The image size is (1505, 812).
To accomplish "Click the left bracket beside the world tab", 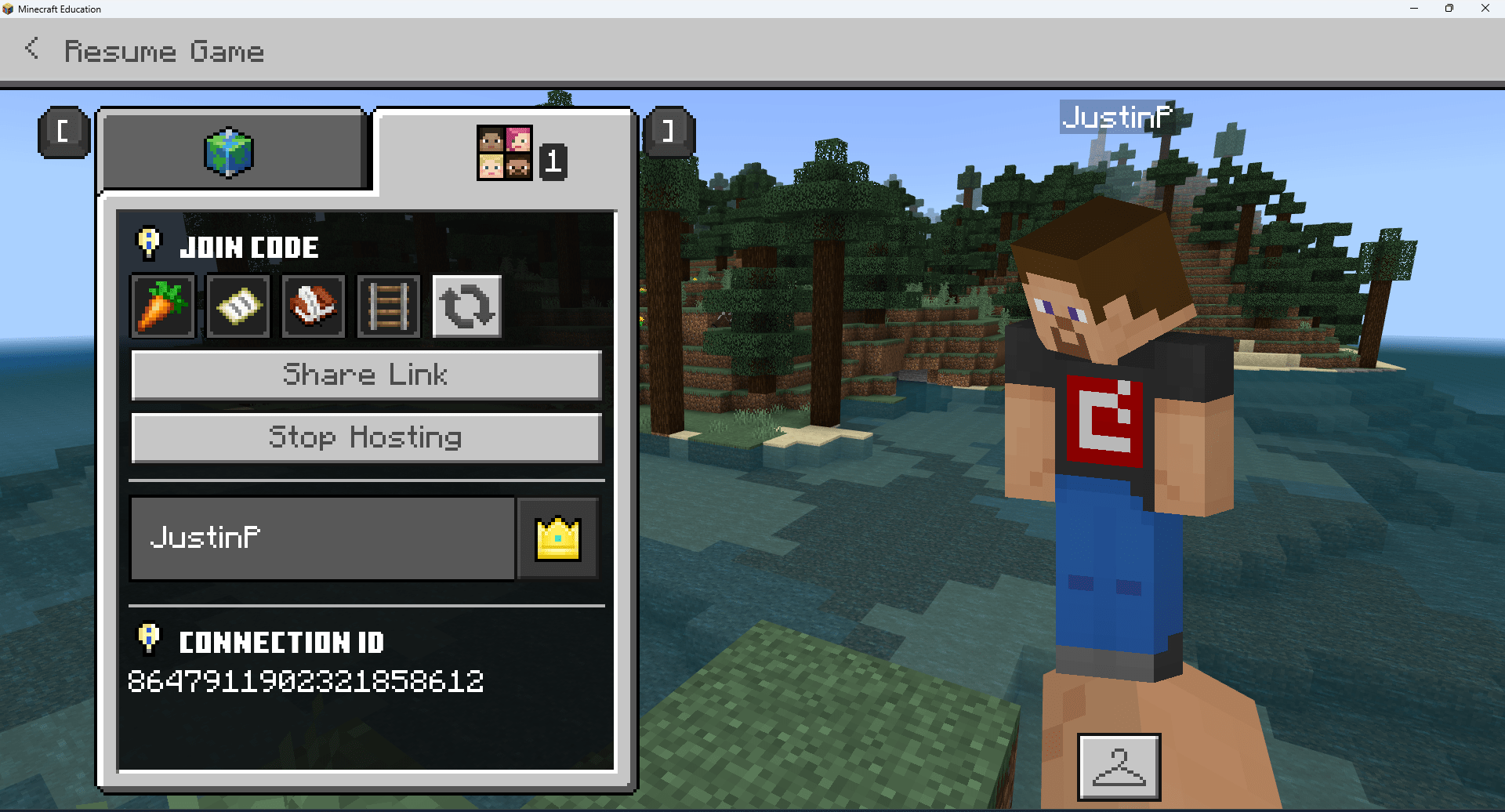I will 63,132.
